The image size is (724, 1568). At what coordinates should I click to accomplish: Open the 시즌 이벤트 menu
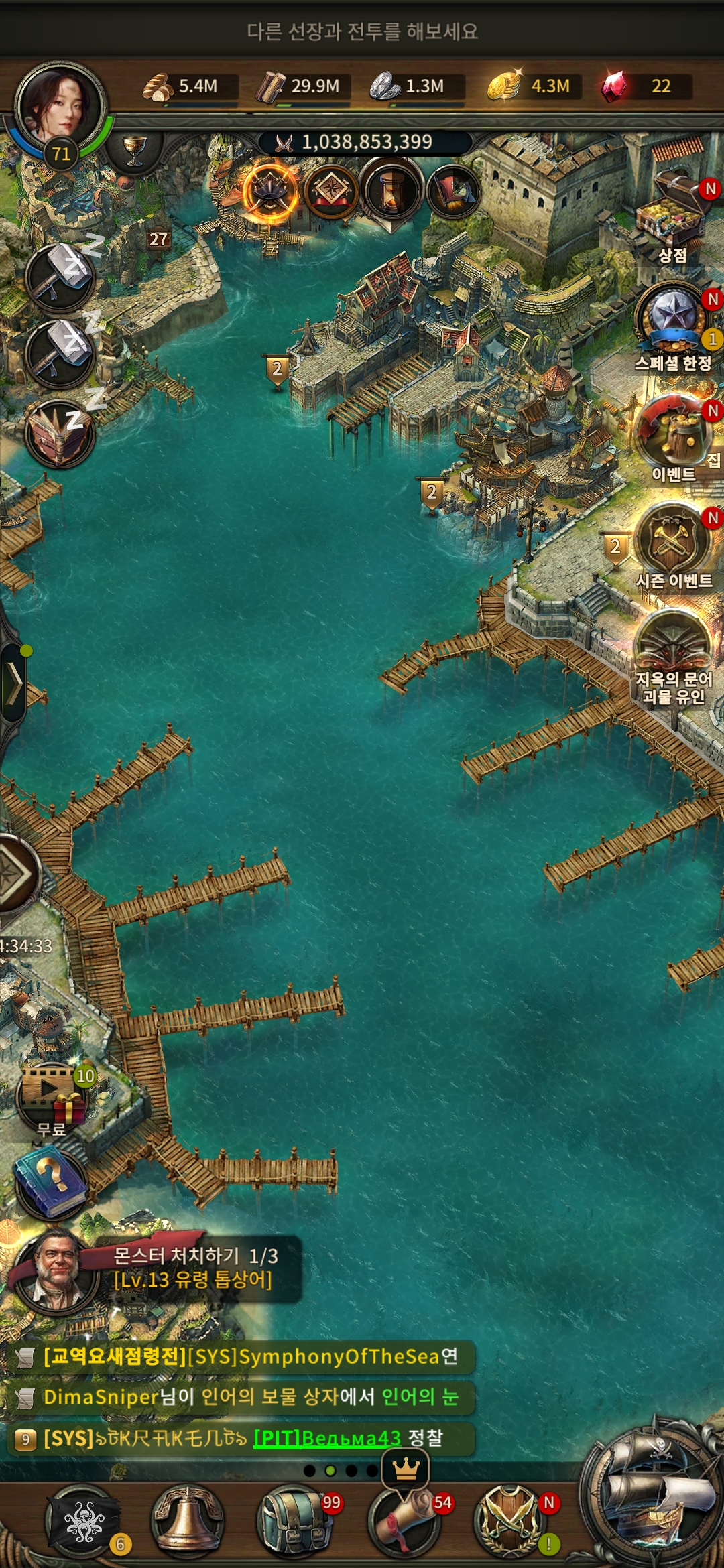coord(673,538)
